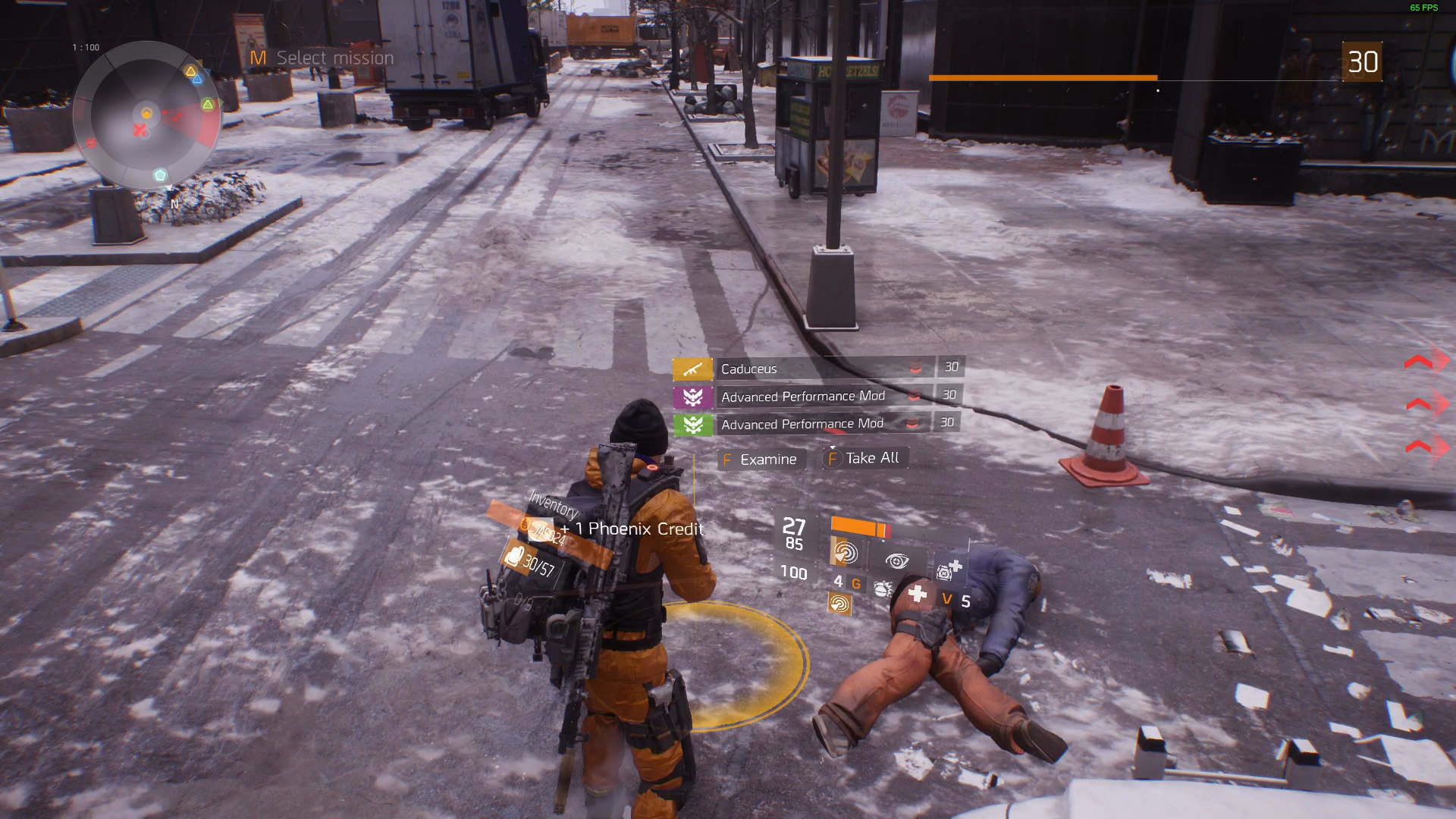Select the cyan pentagon minimap marker
Viewport: 1456px width, 819px height.
click(x=160, y=175)
